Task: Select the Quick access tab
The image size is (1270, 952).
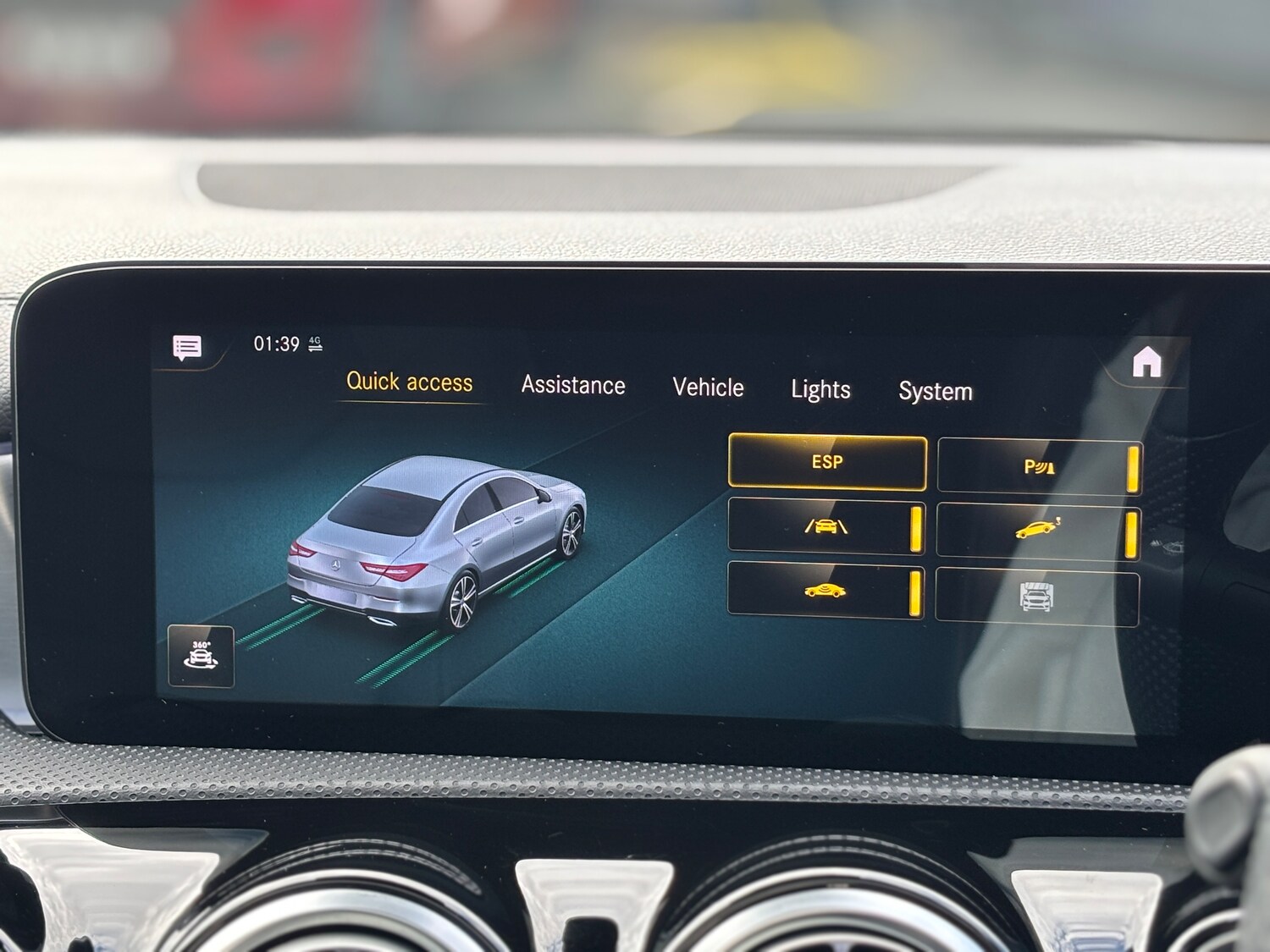Action: tap(410, 382)
